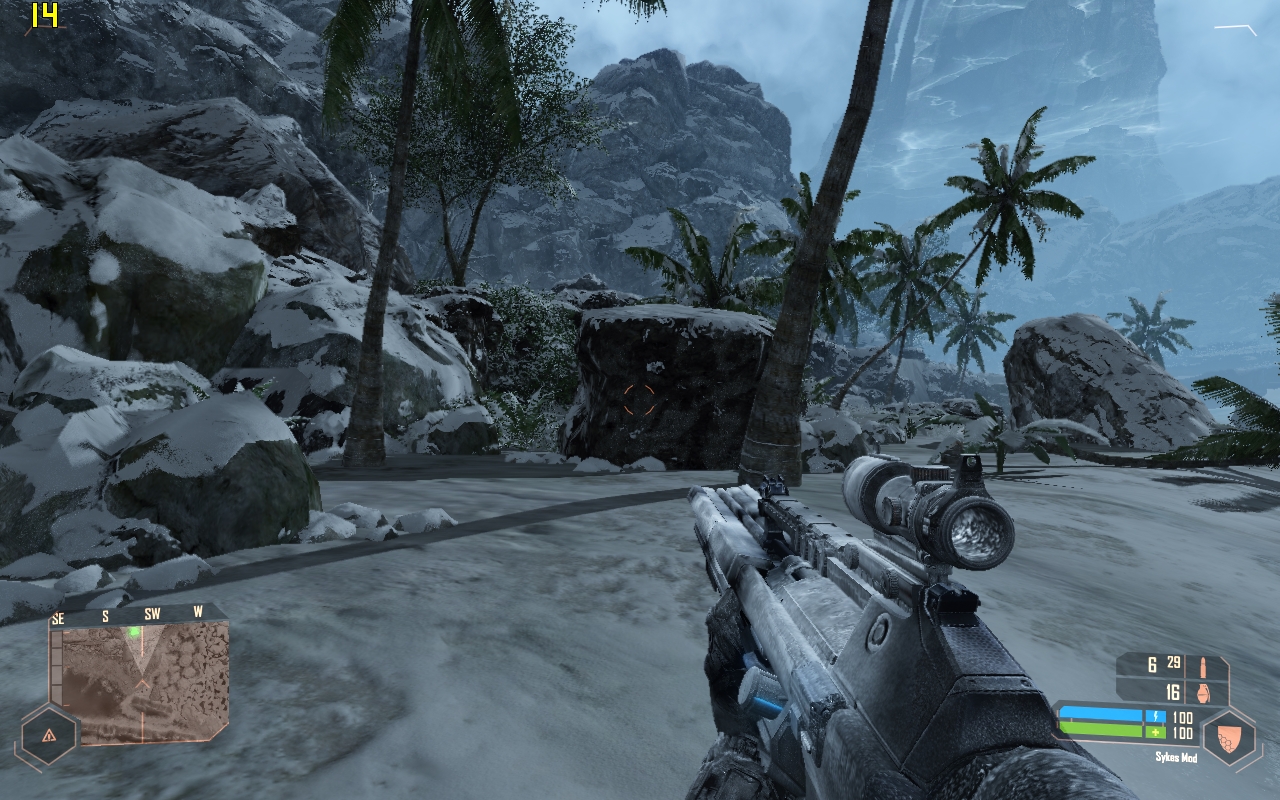Select the SE compass heading
Viewport: 1280px width, 800px height.
[56, 616]
